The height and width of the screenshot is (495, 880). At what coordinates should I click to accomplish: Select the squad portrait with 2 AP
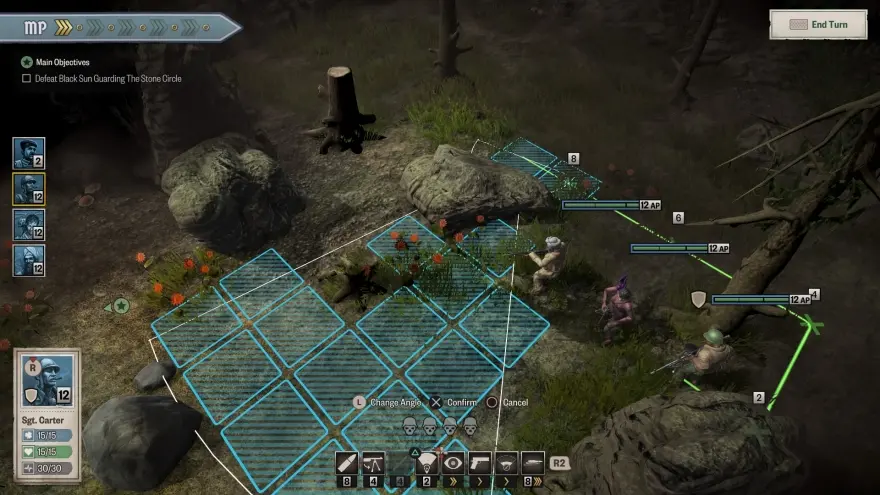click(x=28, y=153)
